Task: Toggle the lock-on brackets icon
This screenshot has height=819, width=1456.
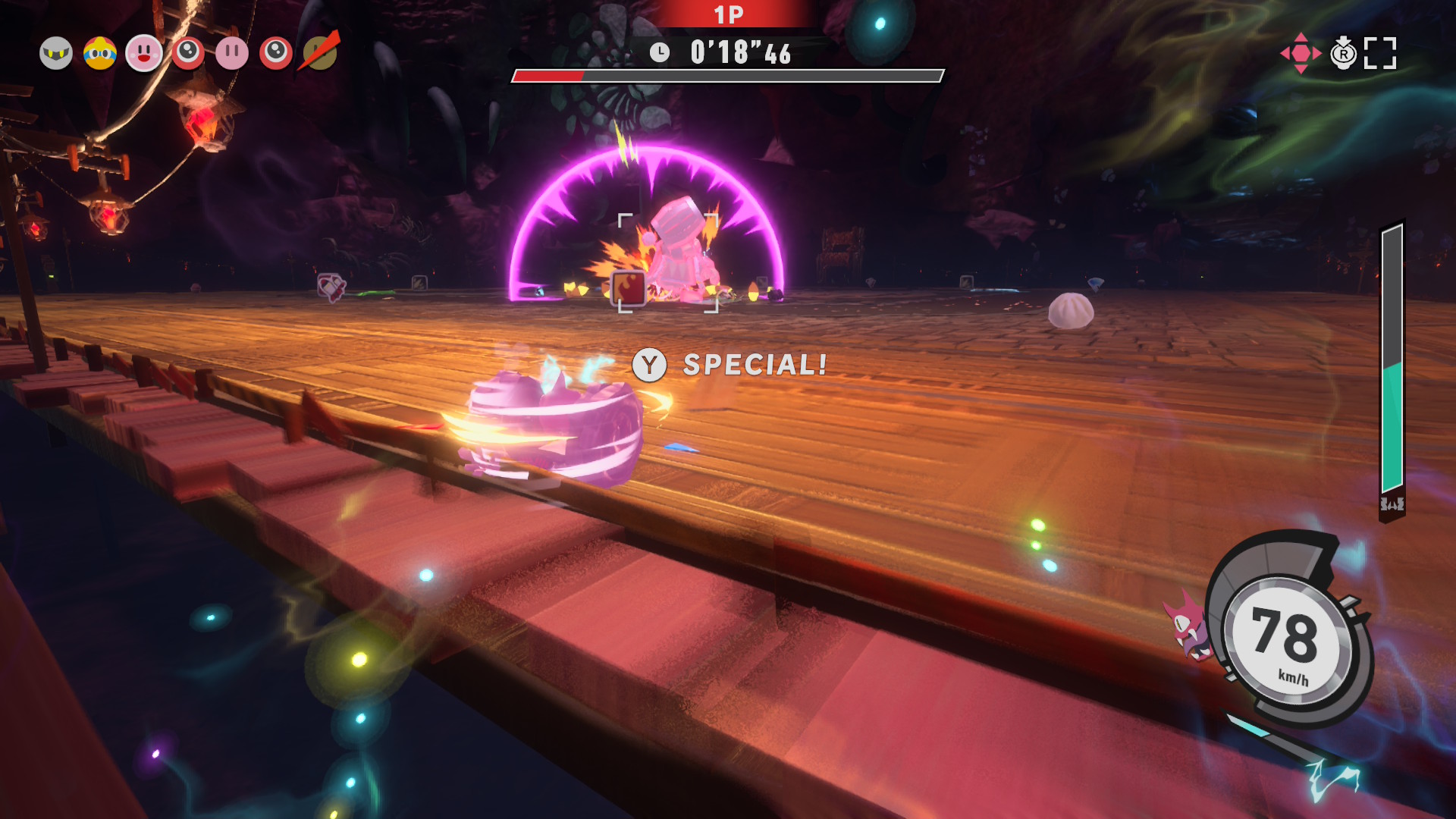Action: pyautogui.click(x=1380, y=54)
